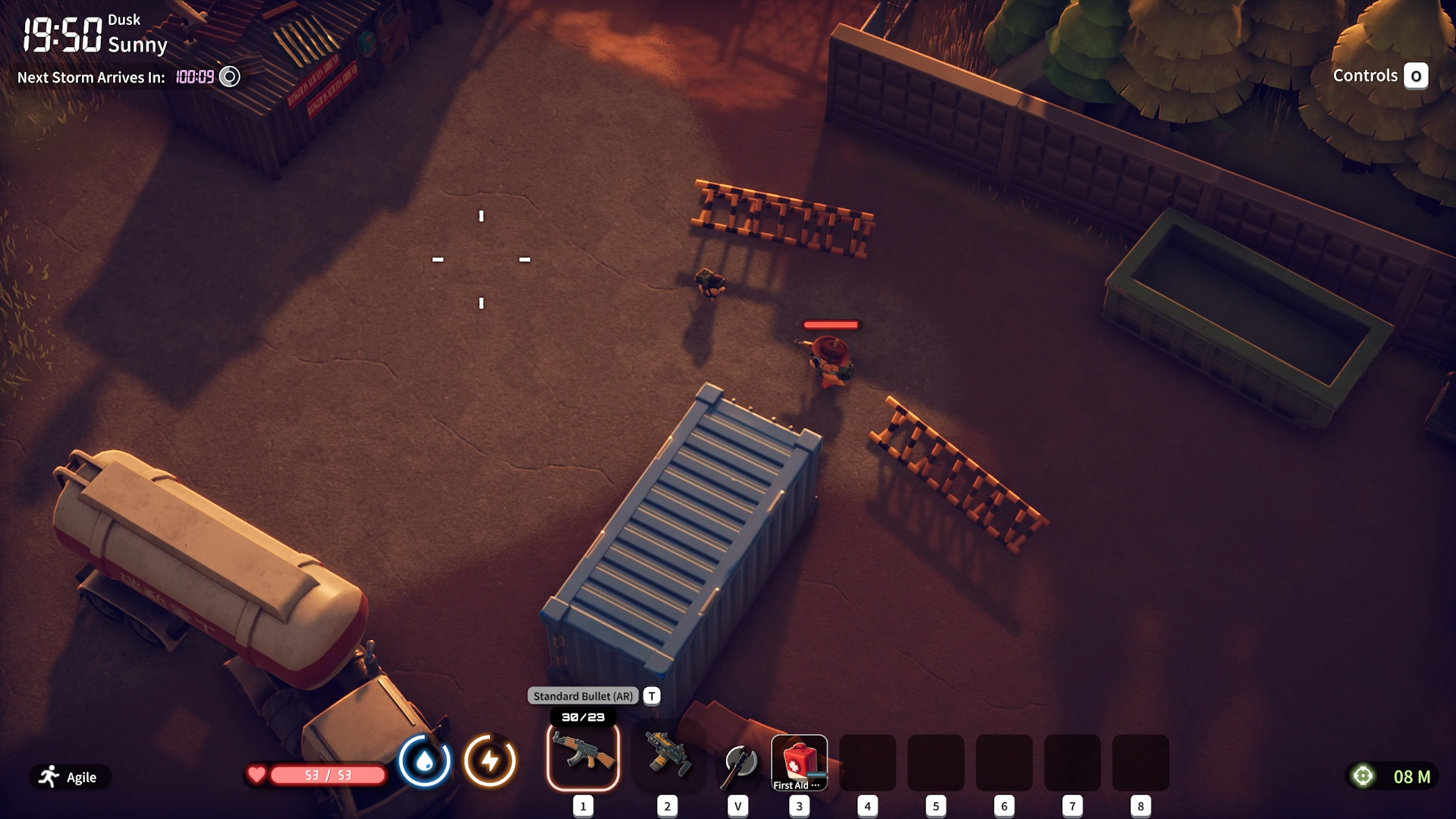The height and width of the screenshot is (819, 1456).
Task: Click the orange lightning energy icon
Action: [x=490, y=760]
